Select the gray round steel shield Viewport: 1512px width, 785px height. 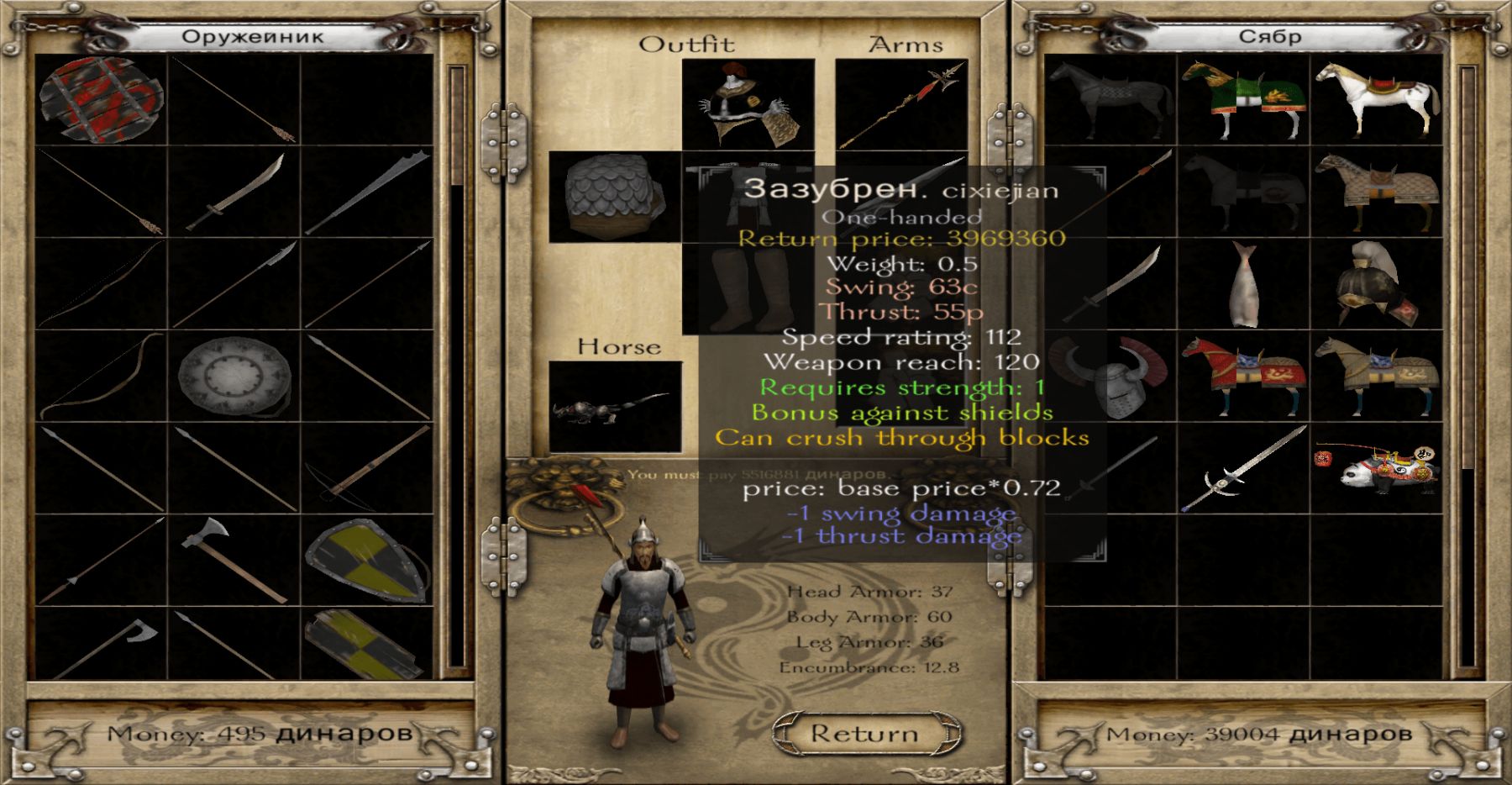point(235,377)
